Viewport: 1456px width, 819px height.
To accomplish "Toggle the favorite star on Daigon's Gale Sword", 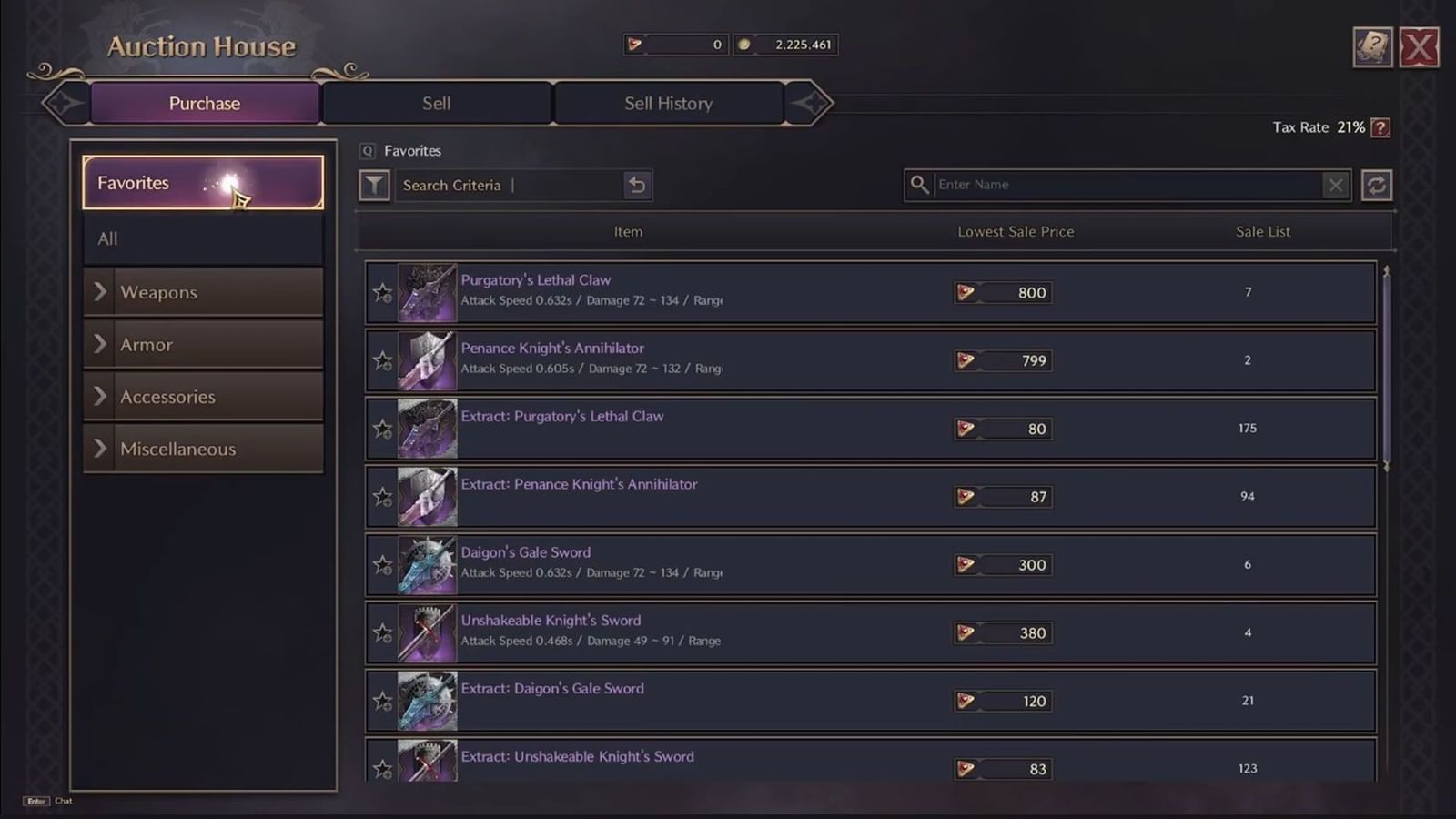I will pyautogui.click(x=381, y=564).
